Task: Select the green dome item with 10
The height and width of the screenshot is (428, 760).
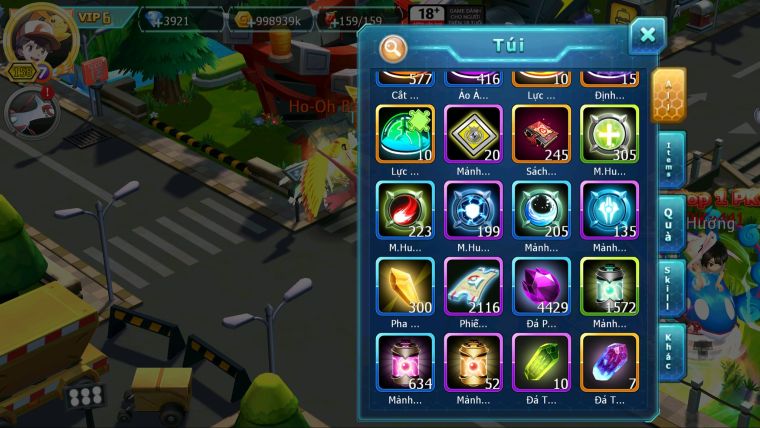Action: click(405, 134)
